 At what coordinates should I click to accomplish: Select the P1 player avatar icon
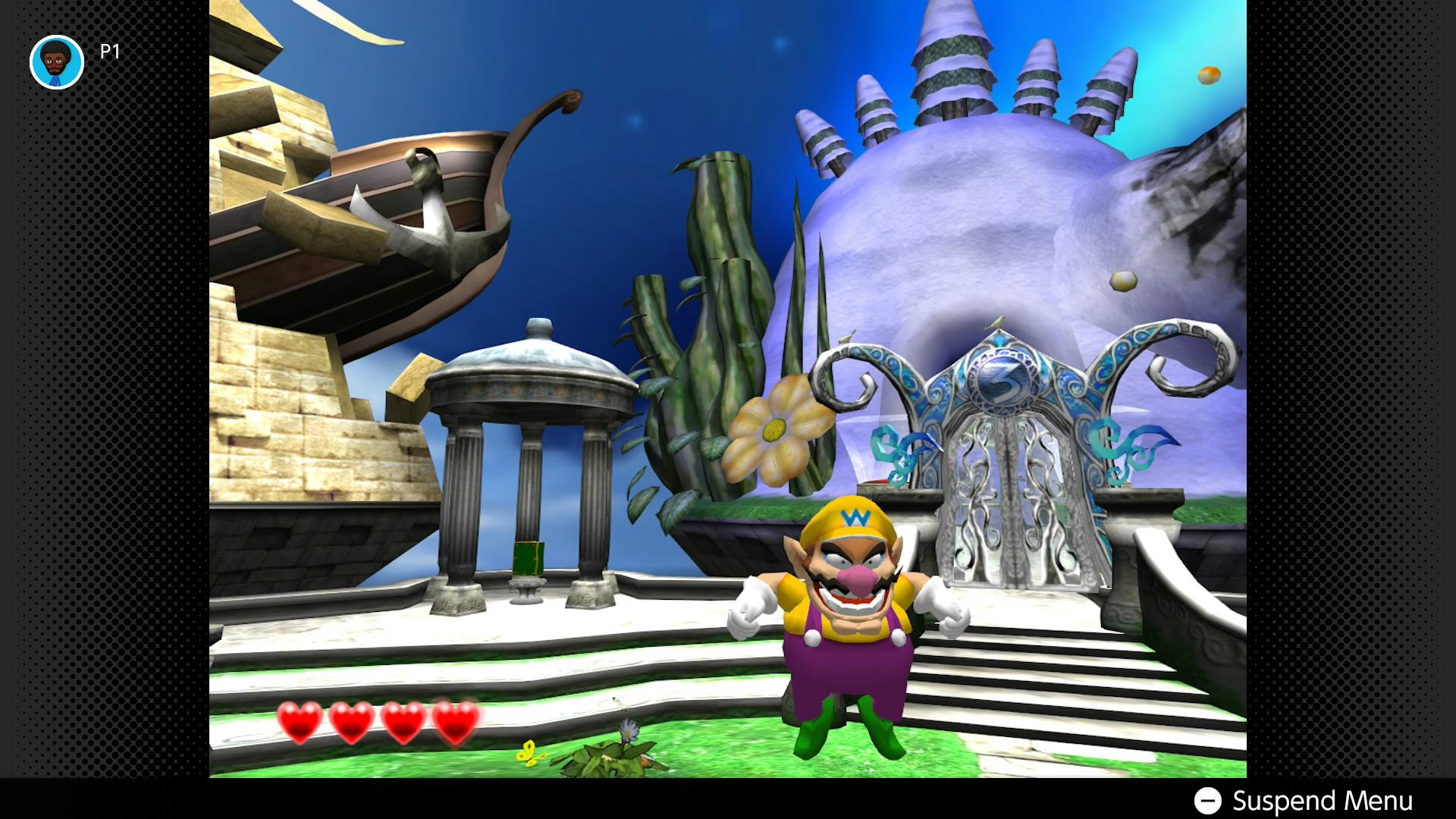tap(57, 62)
